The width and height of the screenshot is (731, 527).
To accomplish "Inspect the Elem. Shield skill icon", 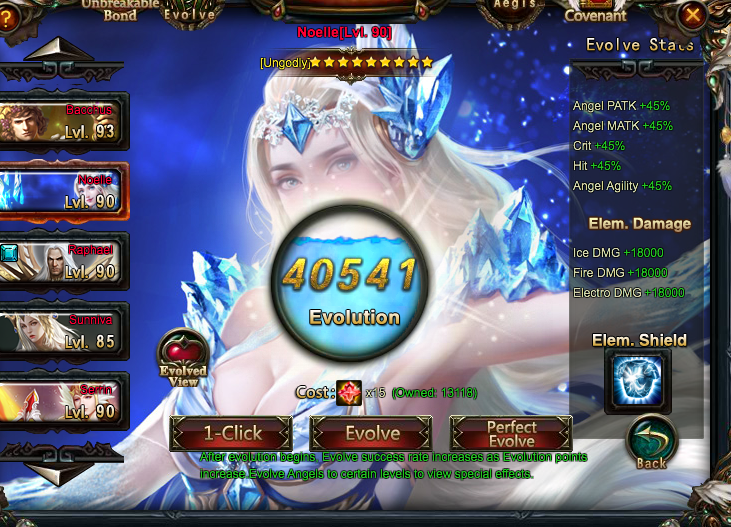I will [637, 381].
